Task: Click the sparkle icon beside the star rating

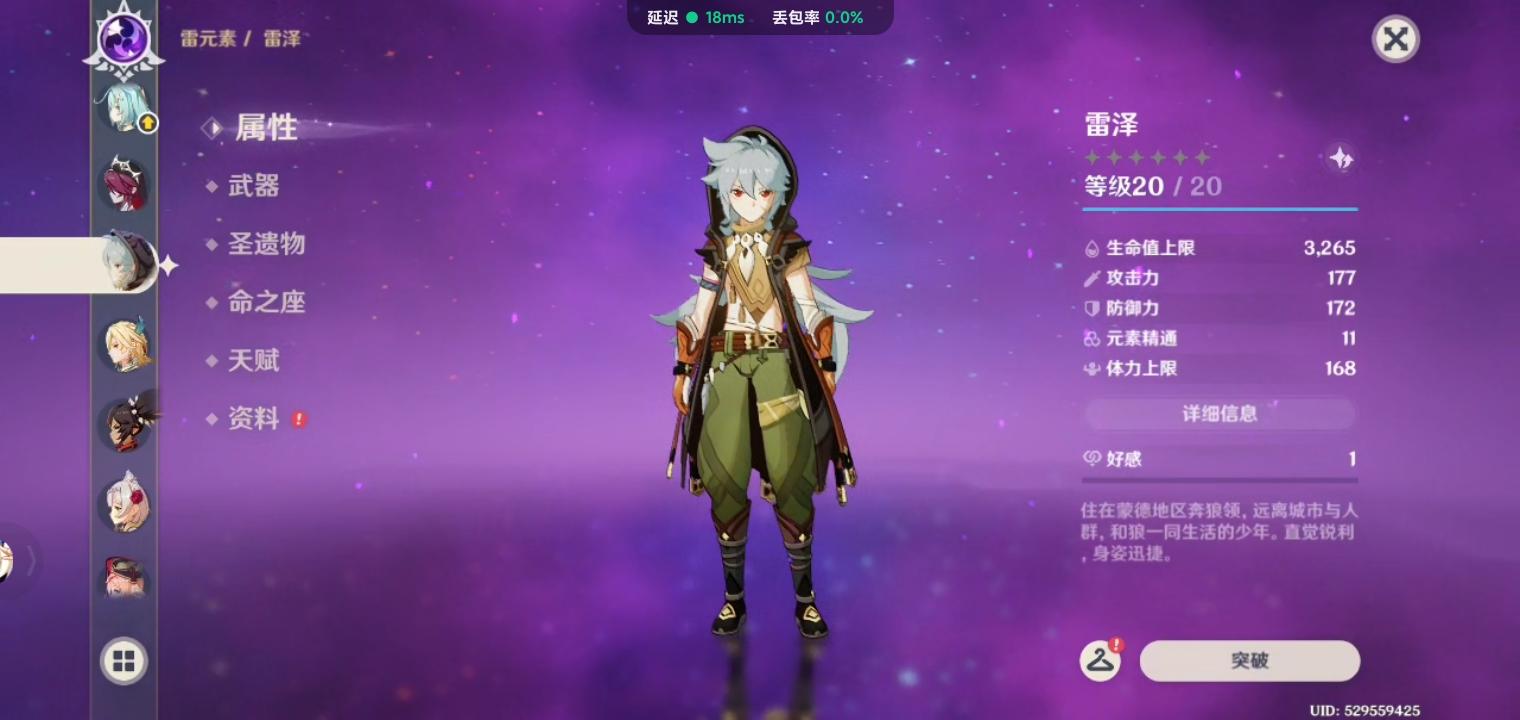Action: click(1342, 158)
